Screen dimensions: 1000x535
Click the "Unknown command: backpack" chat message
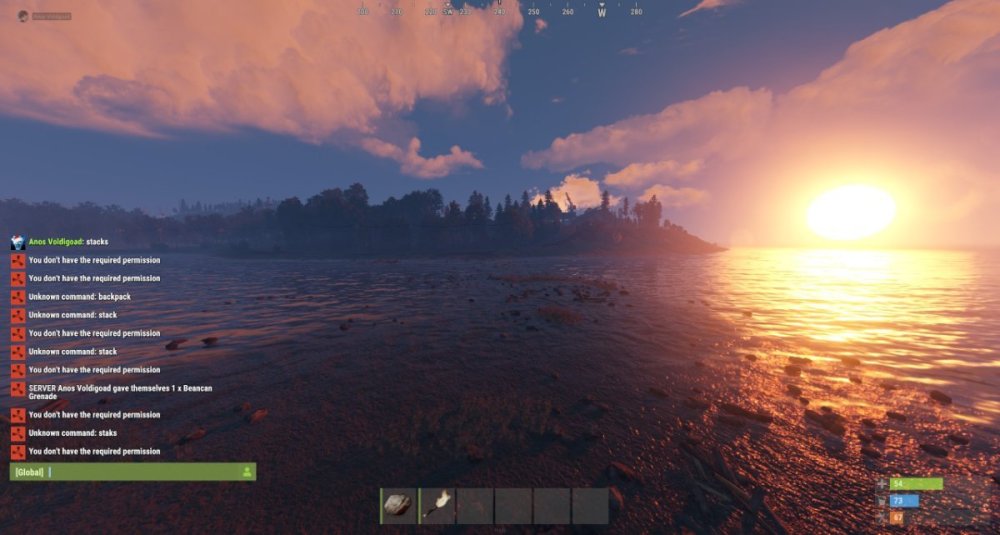click(79, 297)
